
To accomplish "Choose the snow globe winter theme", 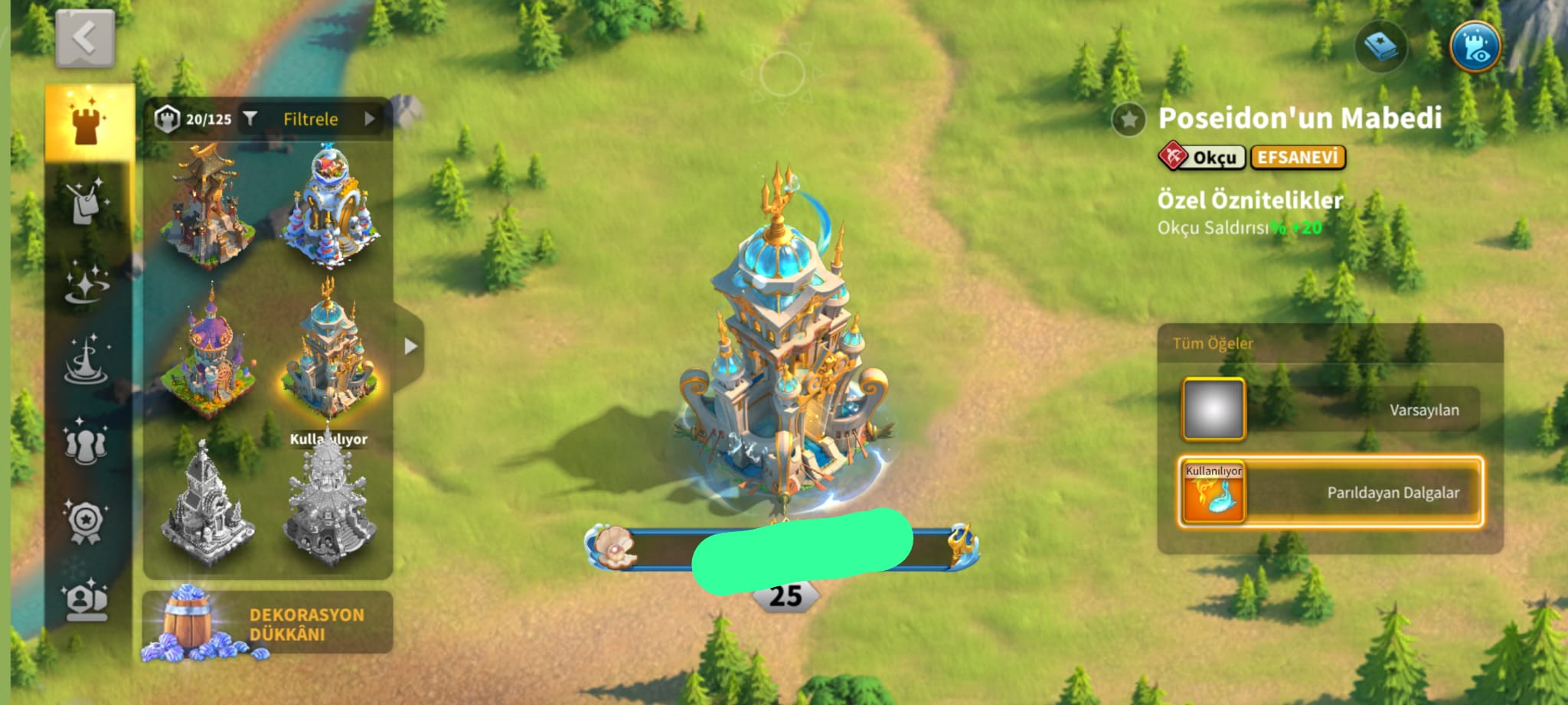I will click(332, 205).
